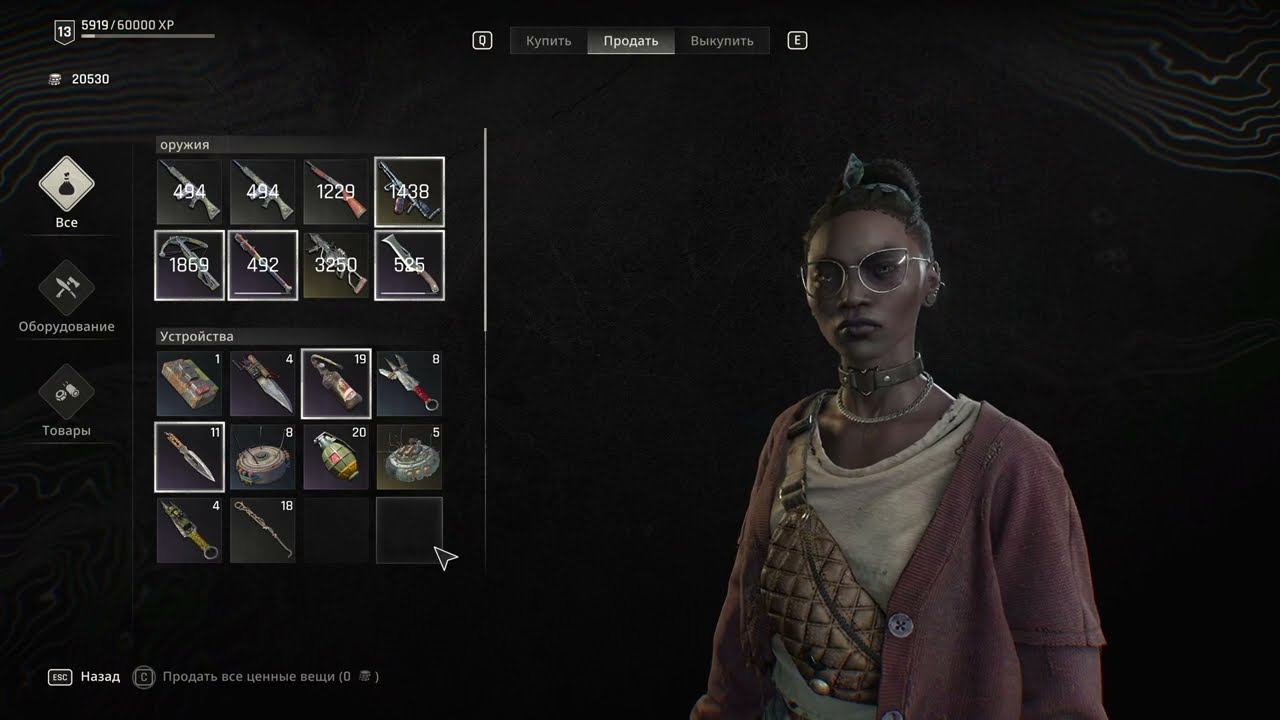Choose the disc mine stack of 5
This screenshot has height=720, width=1280.
click(409, 457)
